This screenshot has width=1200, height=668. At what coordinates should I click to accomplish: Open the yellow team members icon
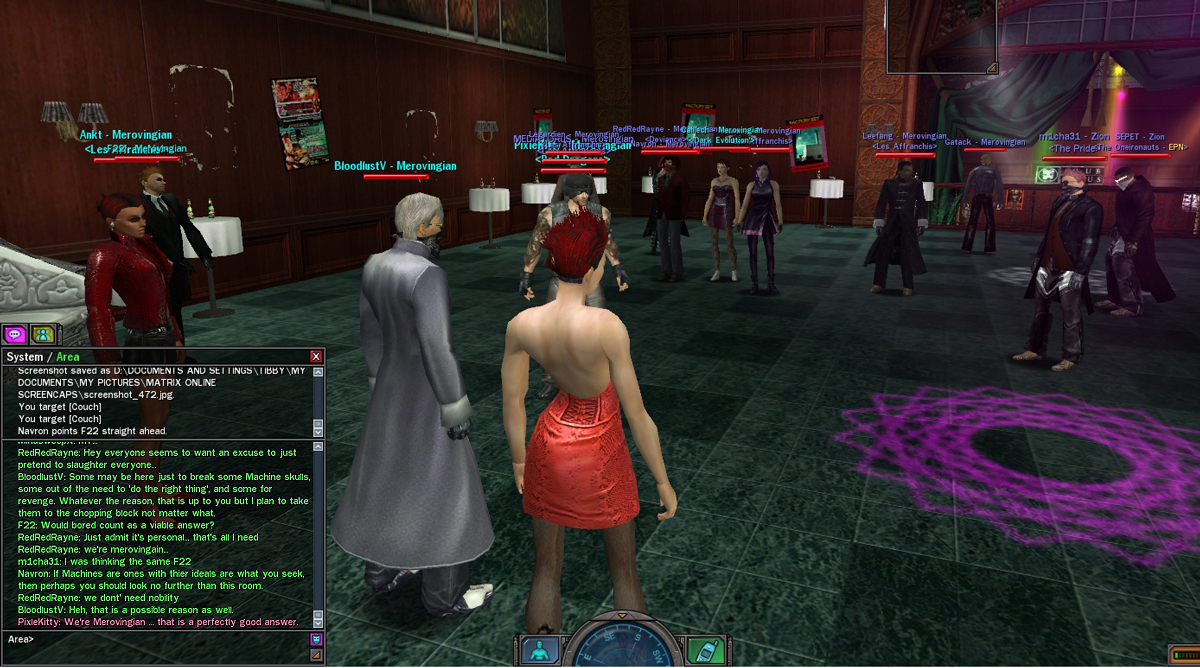[x=43, y=335]
